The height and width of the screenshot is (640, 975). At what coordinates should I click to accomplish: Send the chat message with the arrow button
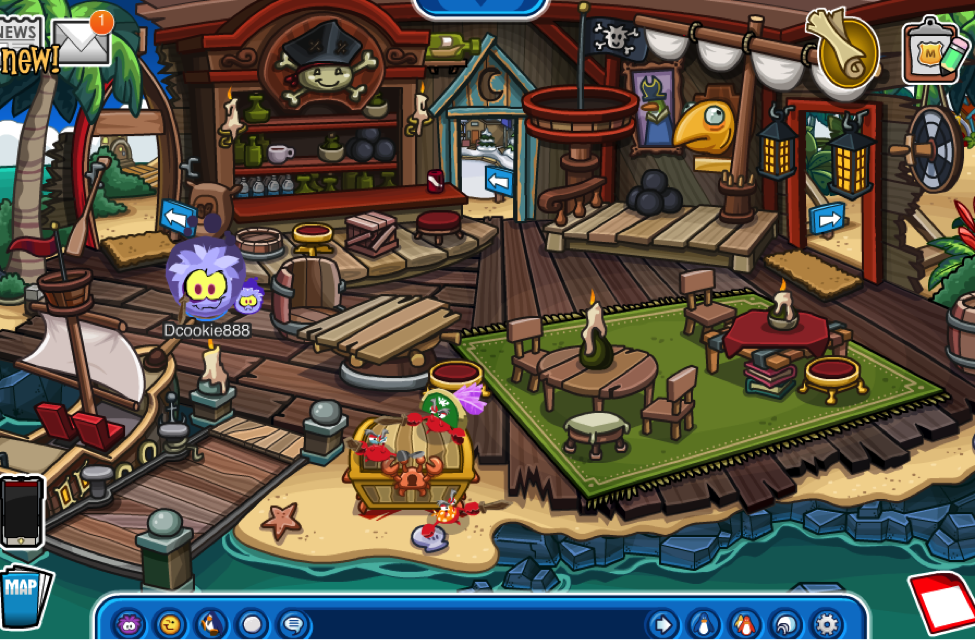[660, 625]
